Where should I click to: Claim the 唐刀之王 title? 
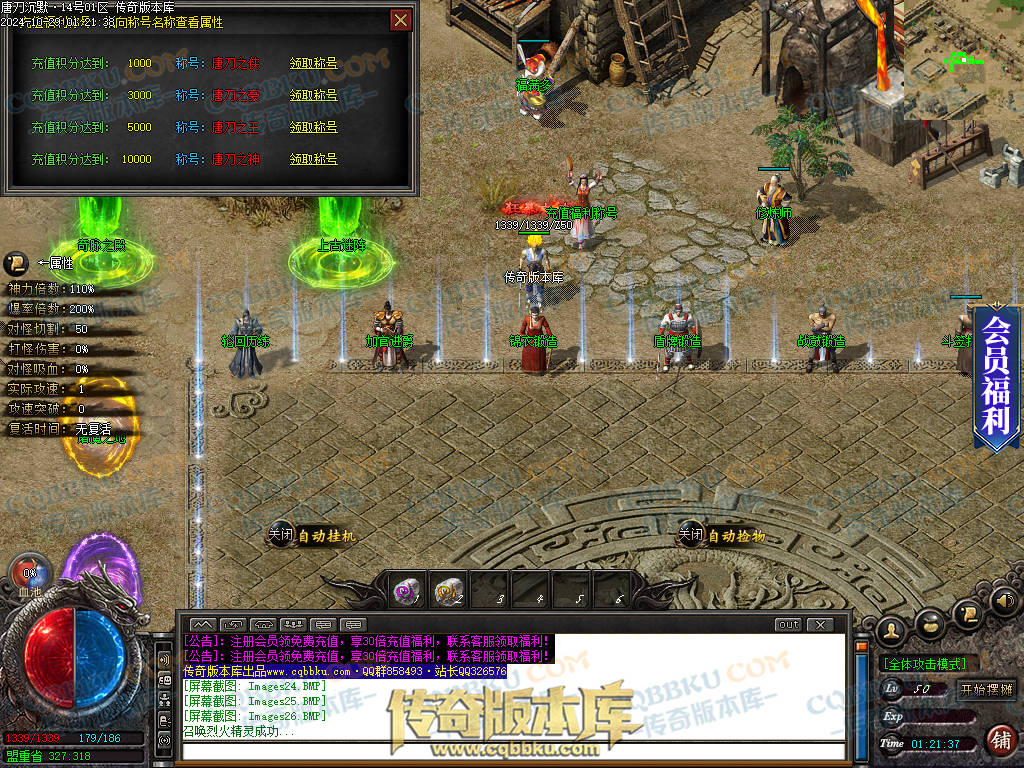click(313, 127)
